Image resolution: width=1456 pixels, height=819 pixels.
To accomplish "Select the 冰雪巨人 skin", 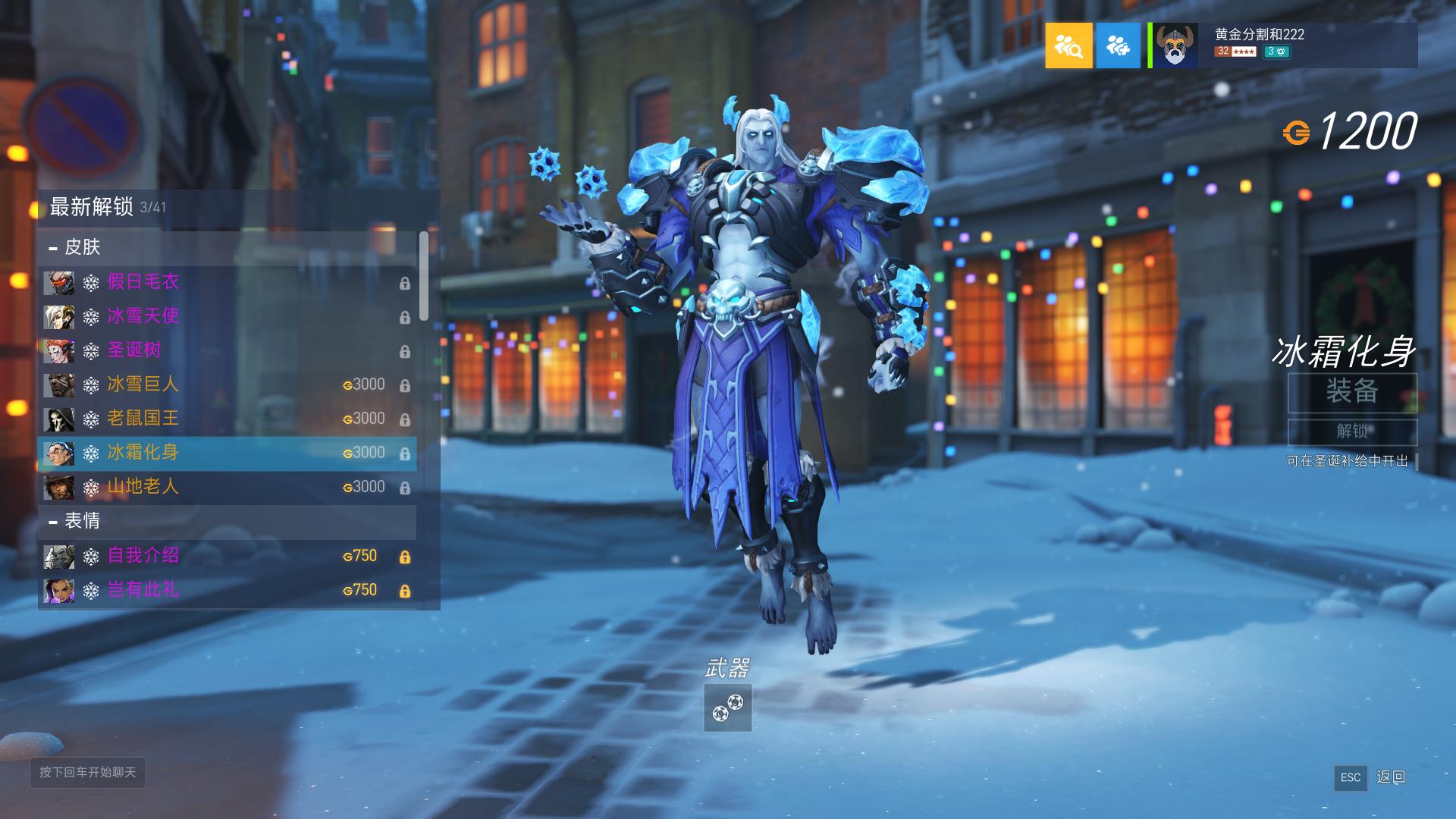I will click(226, 384).
